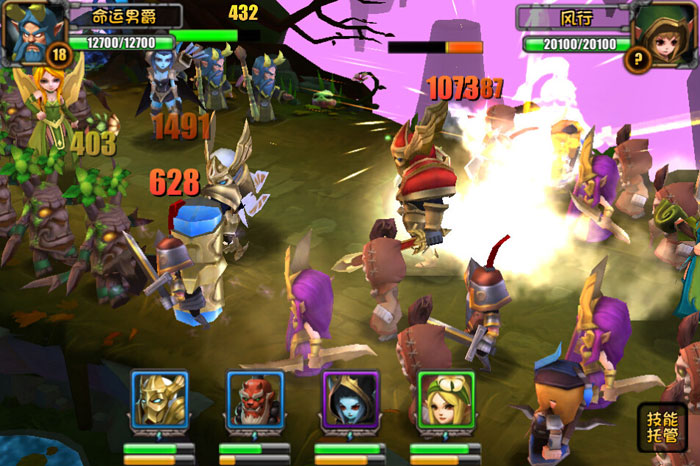
Task: Select the red demon hero portrait
Action: coord(253,401)
